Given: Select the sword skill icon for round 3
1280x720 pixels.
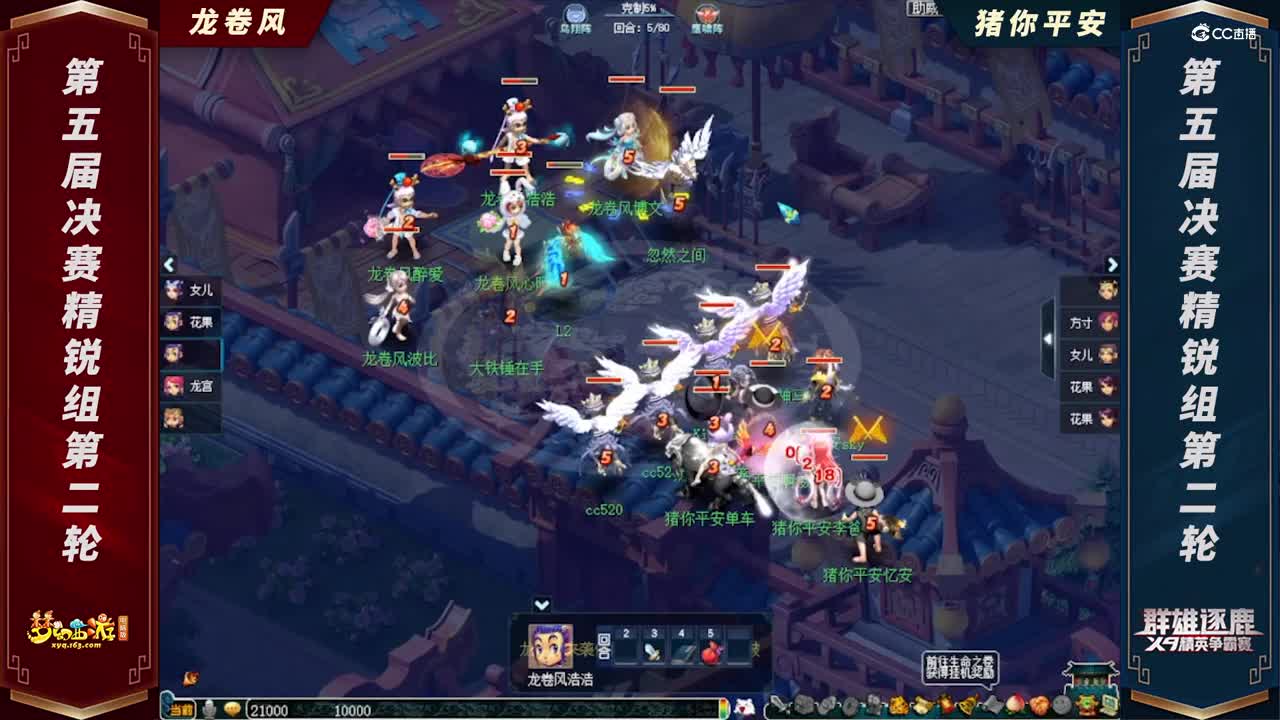Looking at the screenshot, I should (653, 652).
